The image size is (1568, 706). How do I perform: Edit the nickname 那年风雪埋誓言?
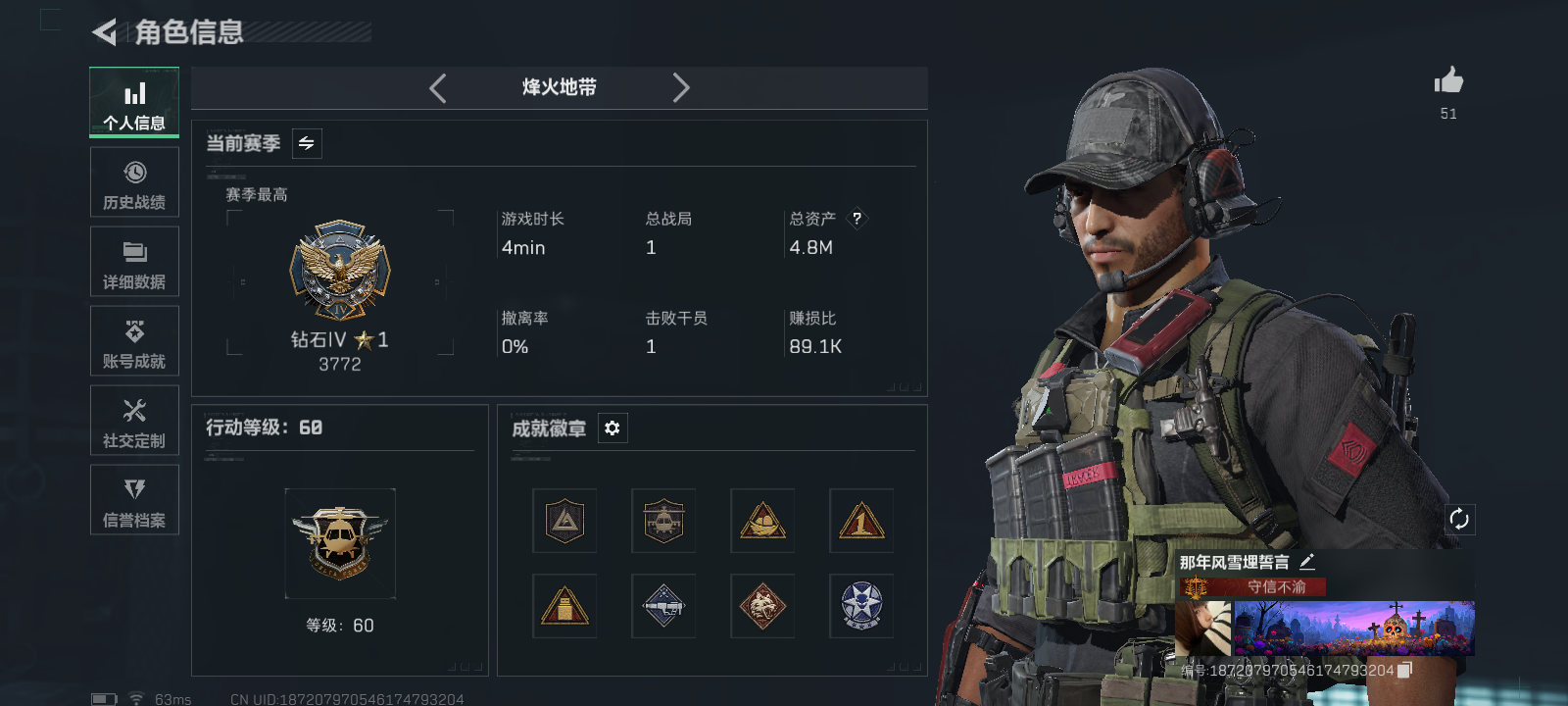1306,563
